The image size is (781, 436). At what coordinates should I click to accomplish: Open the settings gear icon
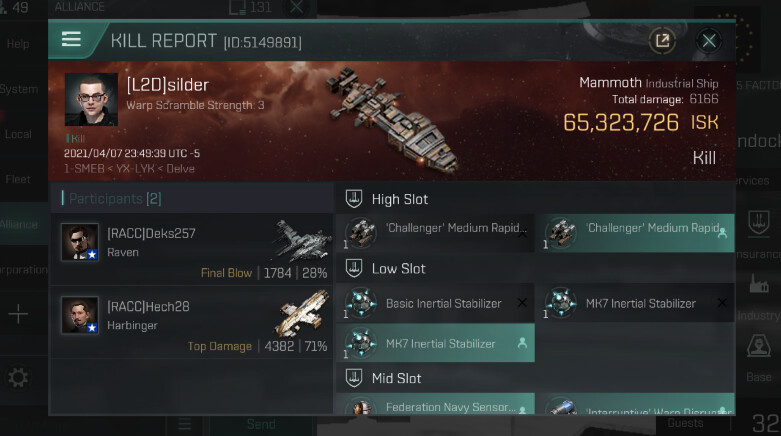tap(18, 378)
